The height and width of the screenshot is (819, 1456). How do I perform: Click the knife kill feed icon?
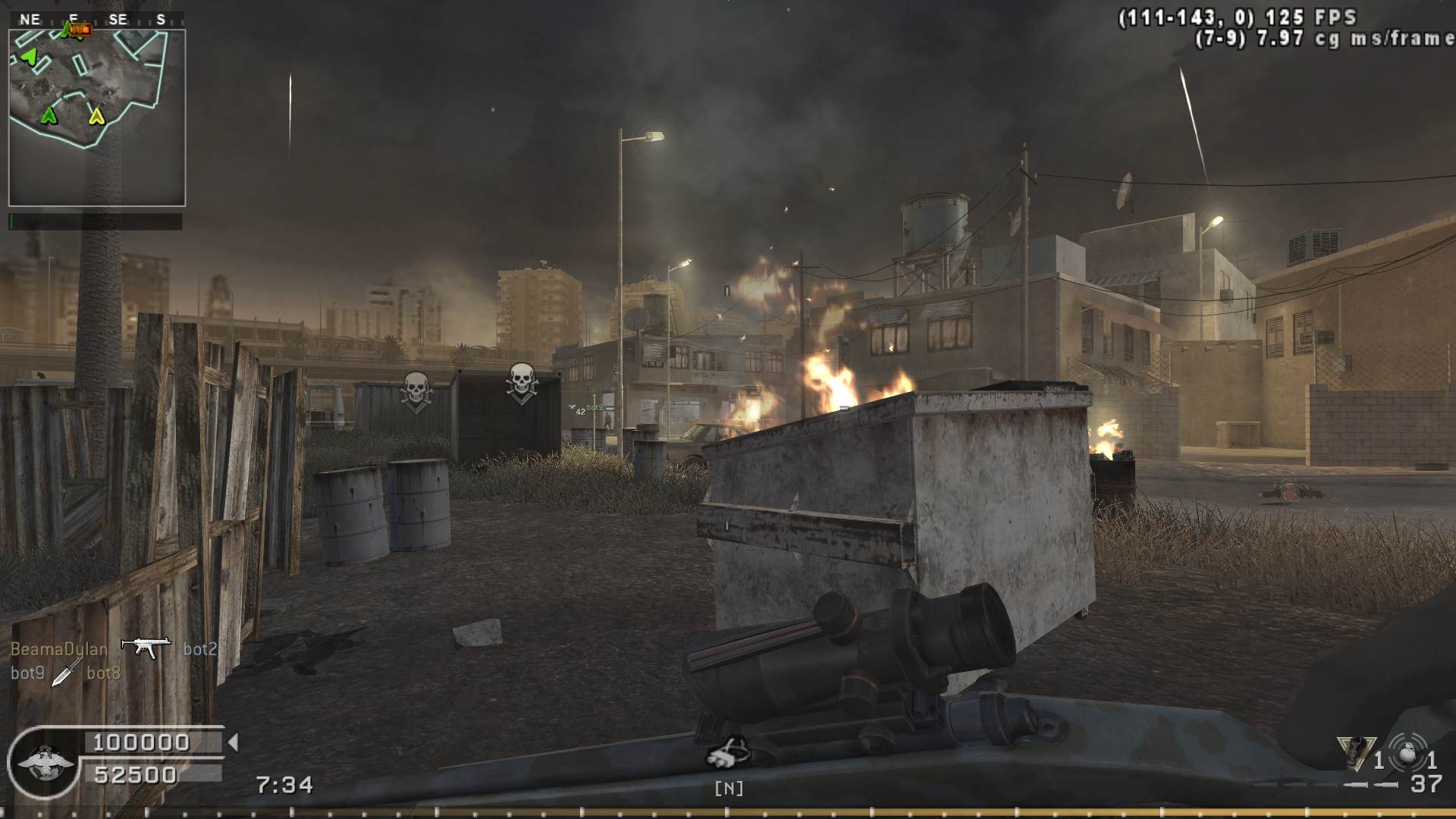point(66,672)
